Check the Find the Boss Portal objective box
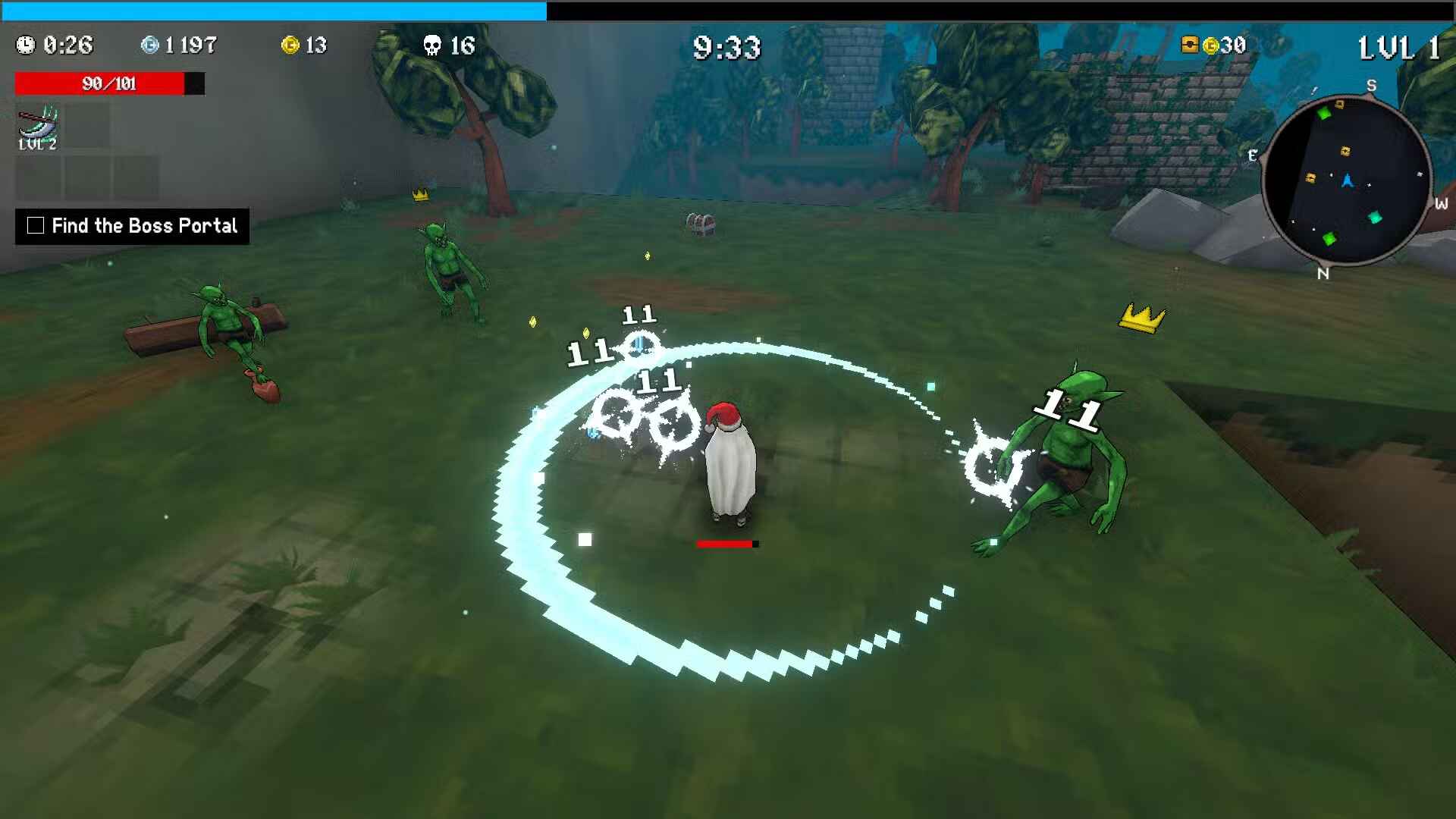The width and height of the screenshot is (1456, 819). point(36,225)
